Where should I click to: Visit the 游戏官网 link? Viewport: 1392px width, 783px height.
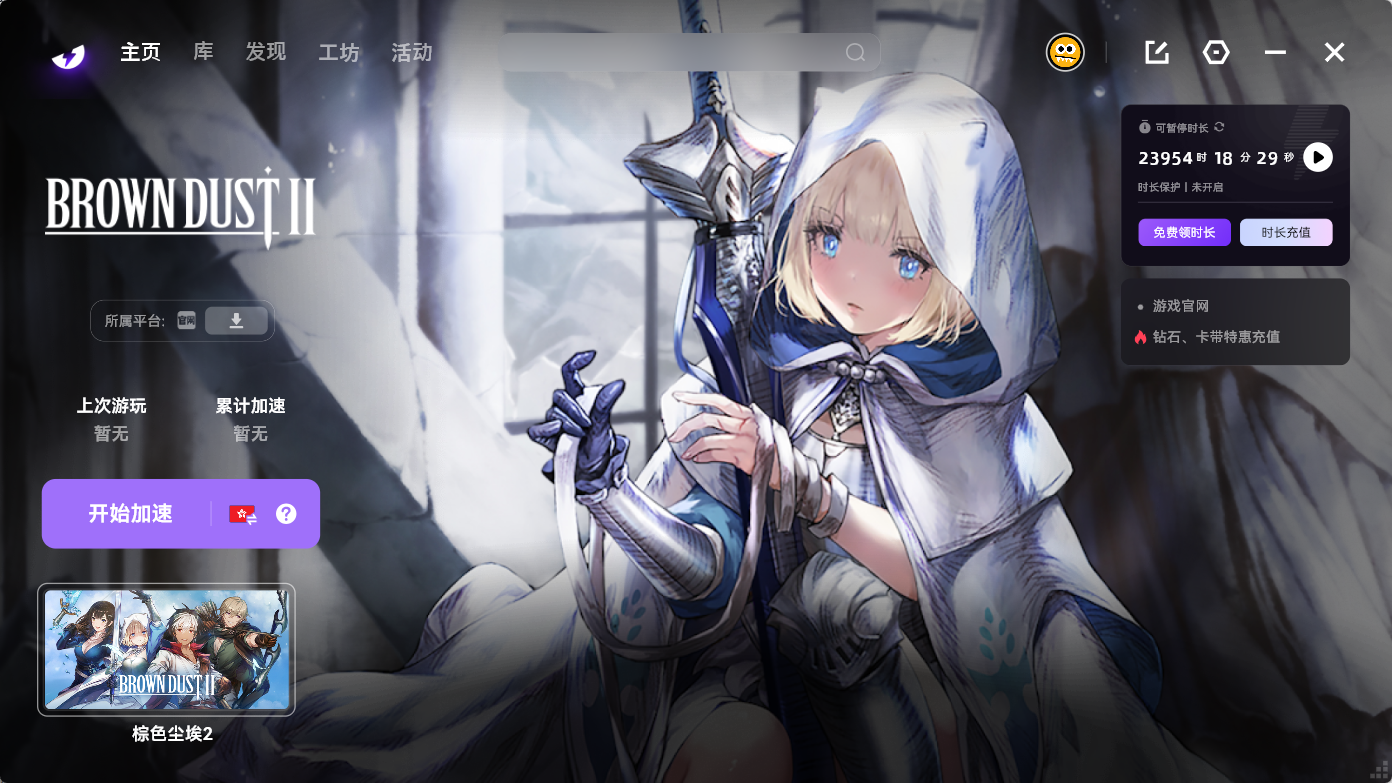click(x=1180, y=306)
